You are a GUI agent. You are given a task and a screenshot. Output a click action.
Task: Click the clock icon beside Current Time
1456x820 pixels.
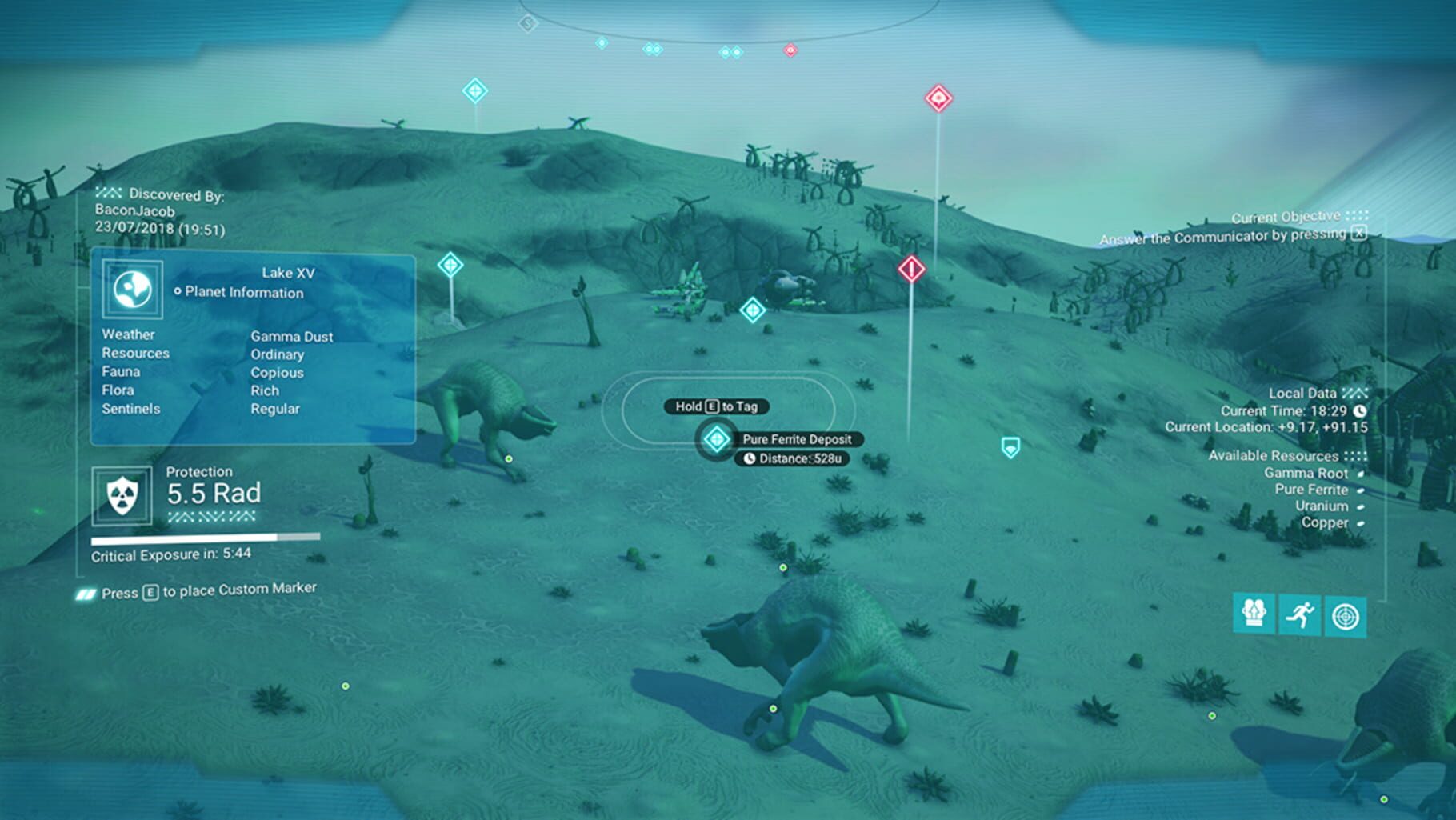1359,410
